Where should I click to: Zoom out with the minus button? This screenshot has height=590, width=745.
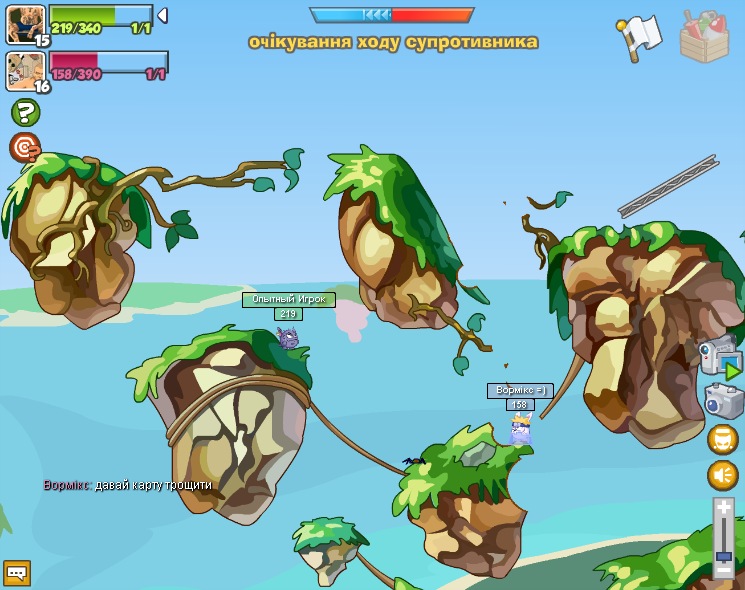click(724, 569)
